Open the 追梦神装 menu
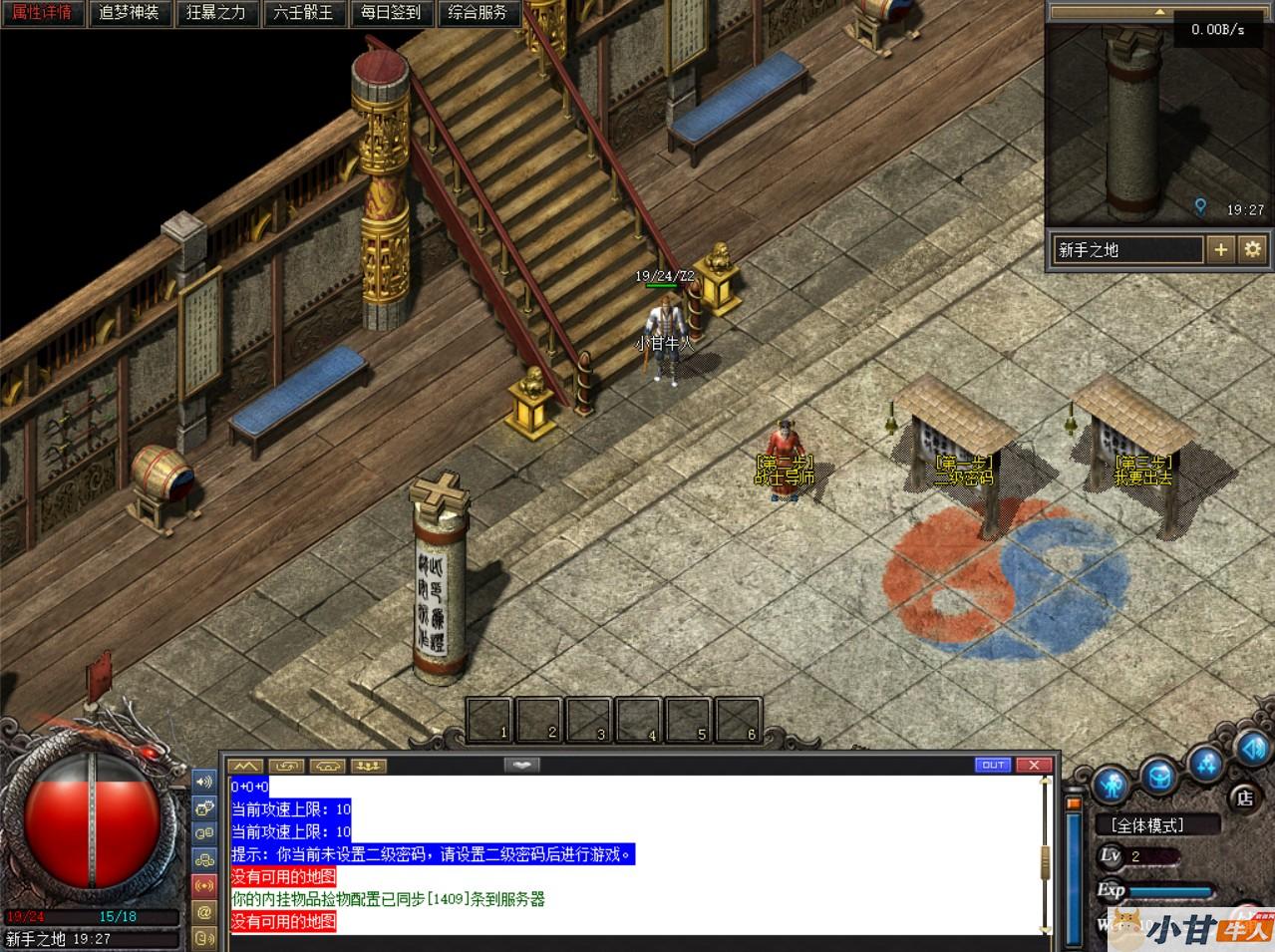Viewport: 1275px width, 952px height. [x=130, y=13]
